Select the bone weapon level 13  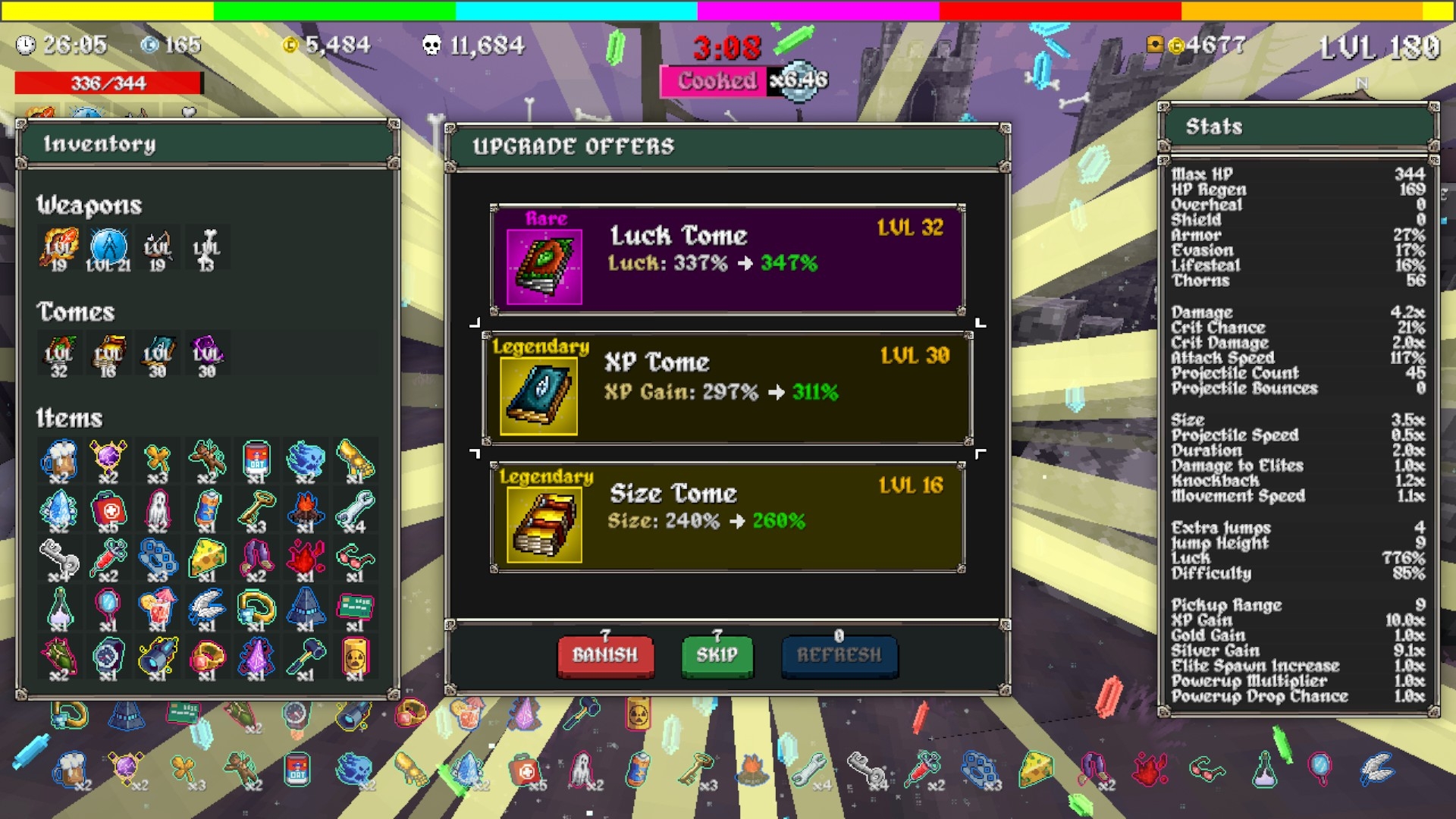click(x=206, y=248)
